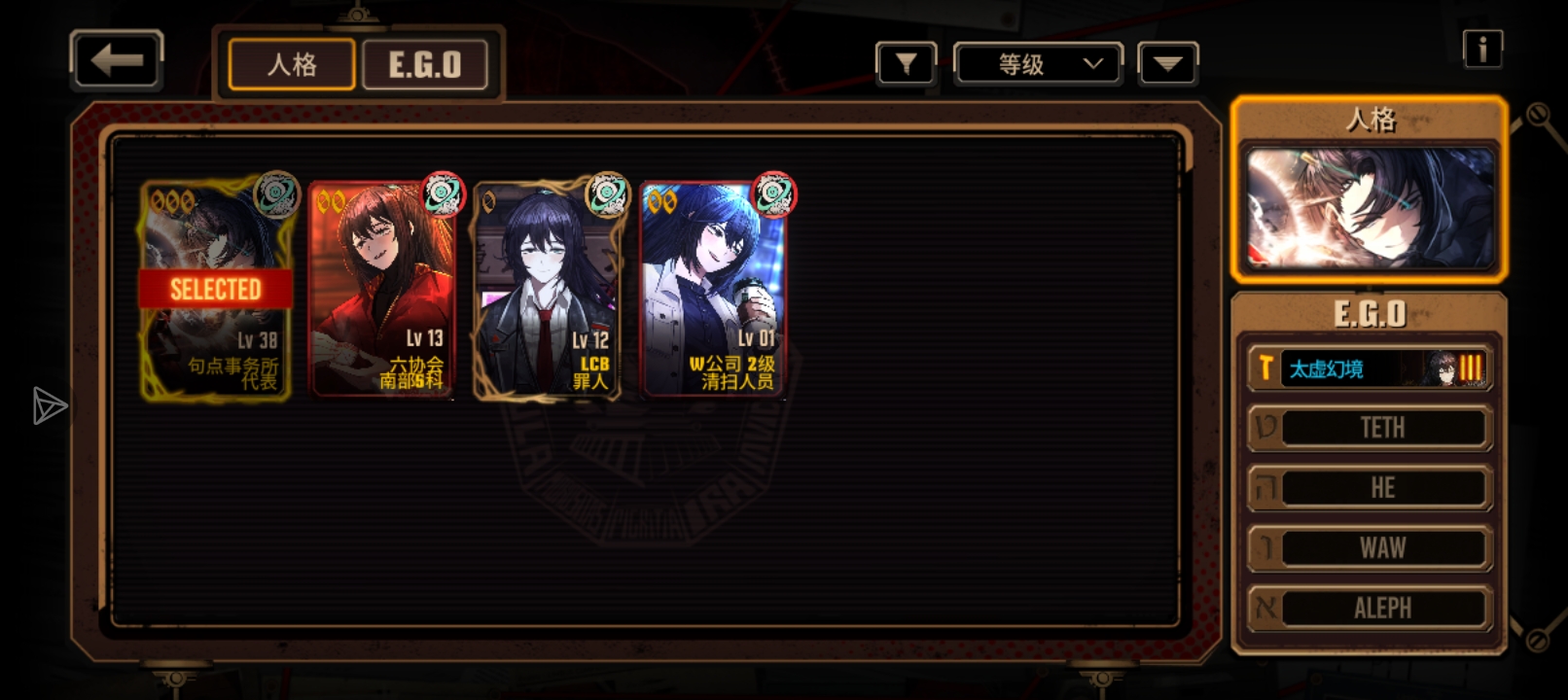Select the Lv 01 W公司 2级清扫人员 card
Viewport: 1568px width, 700px height.
tap(714, 290)
